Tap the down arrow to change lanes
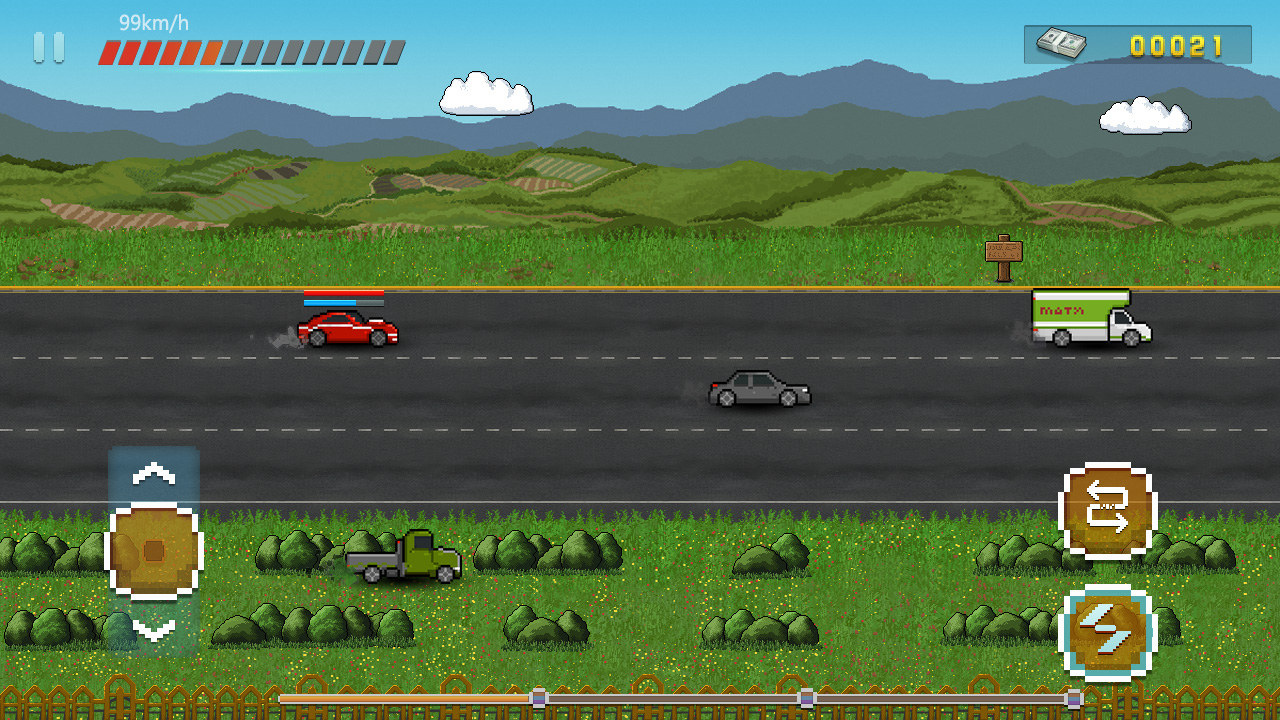 tap(154, 630)
